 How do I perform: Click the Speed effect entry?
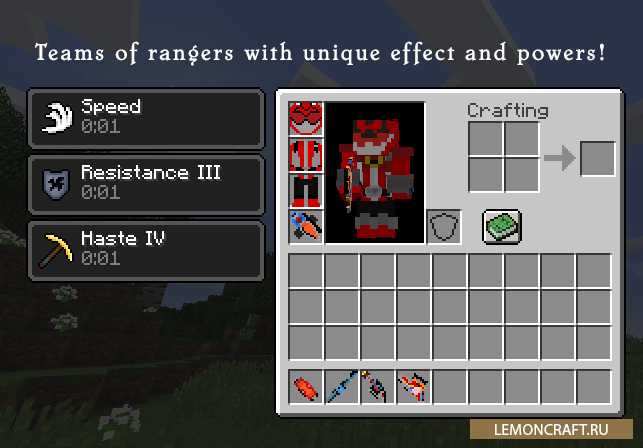pyautogui.click(x=146, y=117)
